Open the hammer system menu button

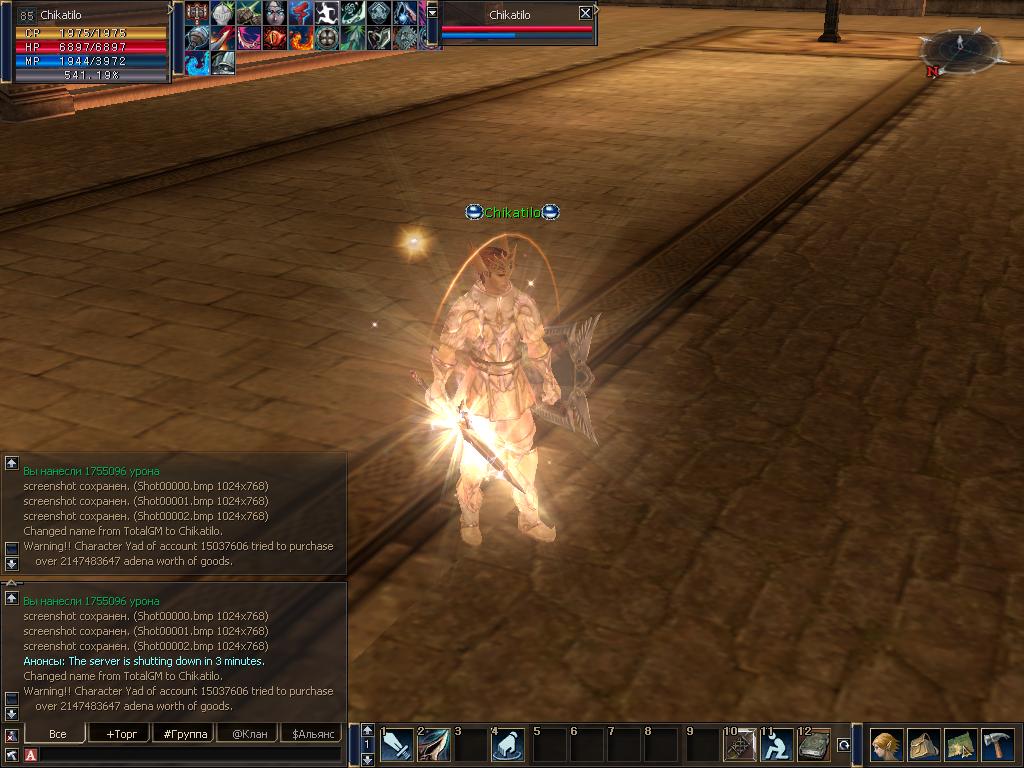tap(997, 745)
